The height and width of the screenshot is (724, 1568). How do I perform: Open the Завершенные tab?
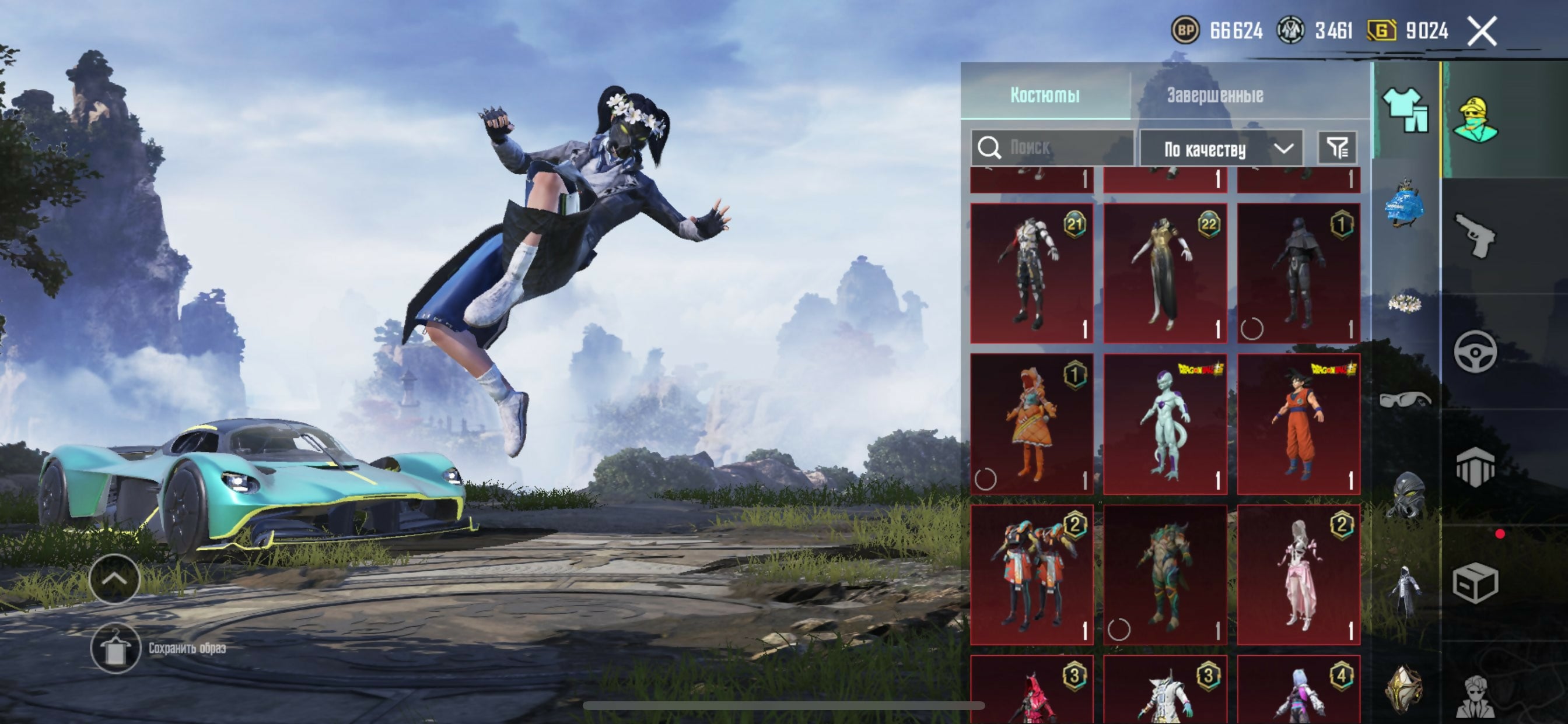click(1215, 95)
